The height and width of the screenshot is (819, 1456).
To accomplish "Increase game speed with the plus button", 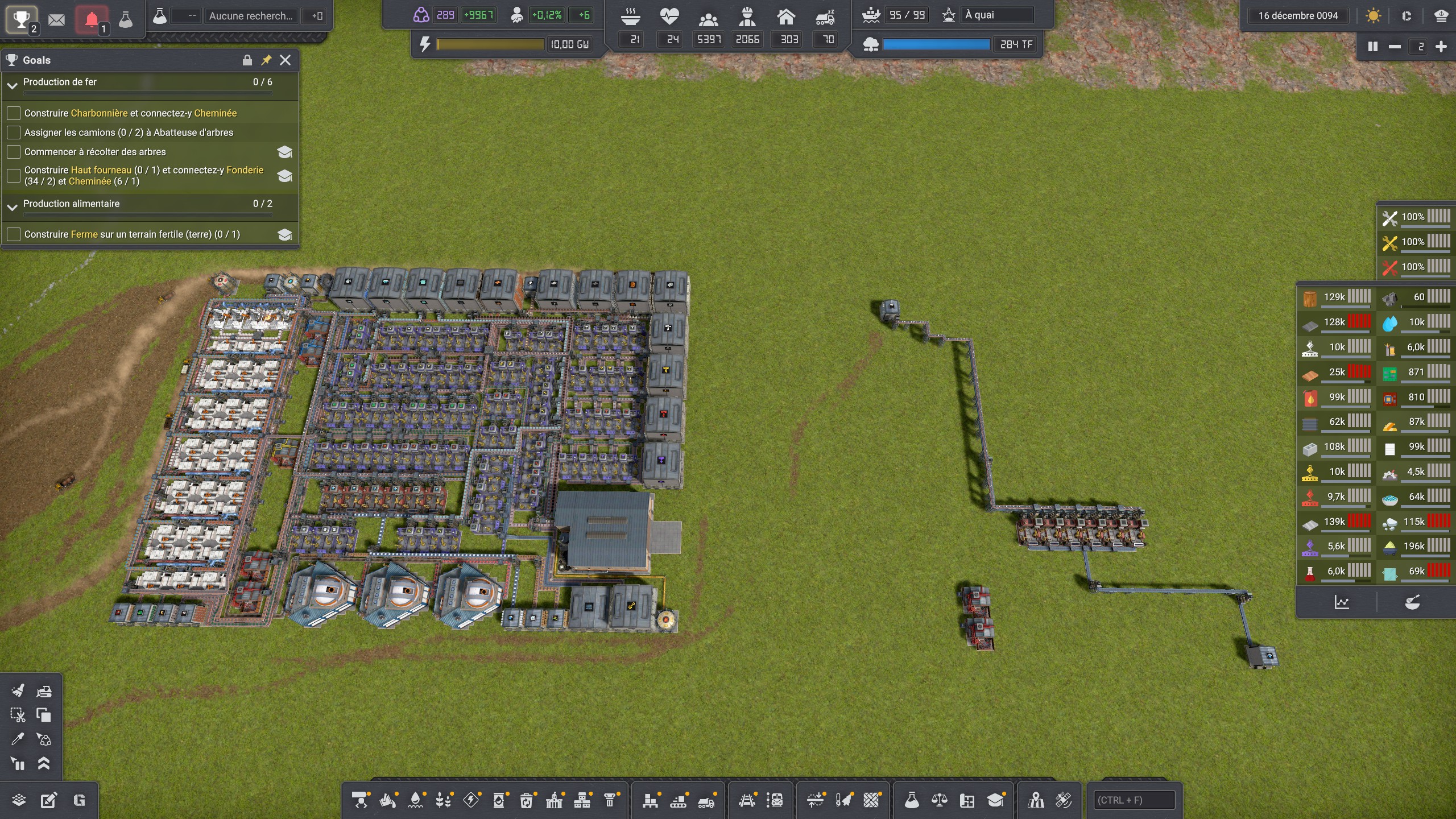I will (x=1441, y=47).
